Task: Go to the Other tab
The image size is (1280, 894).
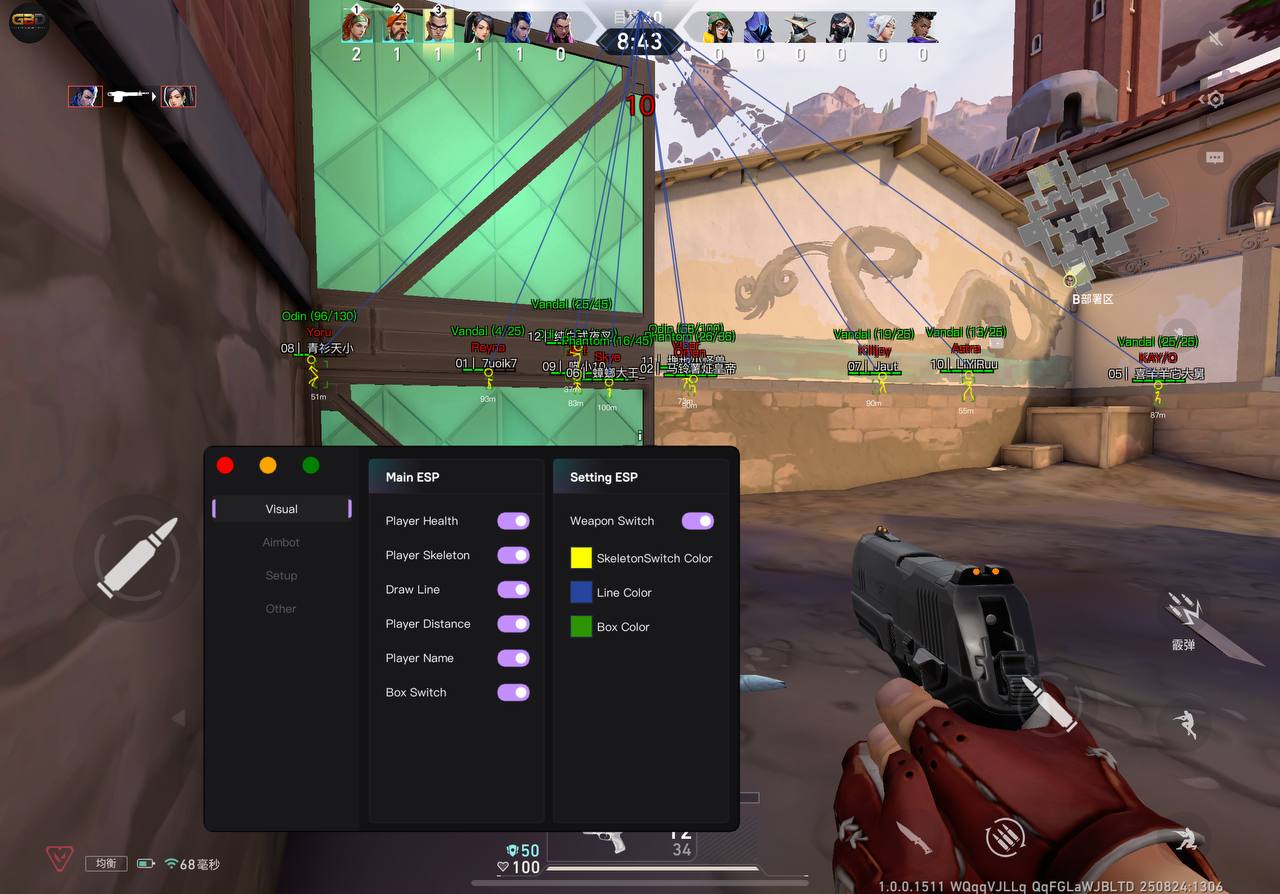Action: click(281, 608)
